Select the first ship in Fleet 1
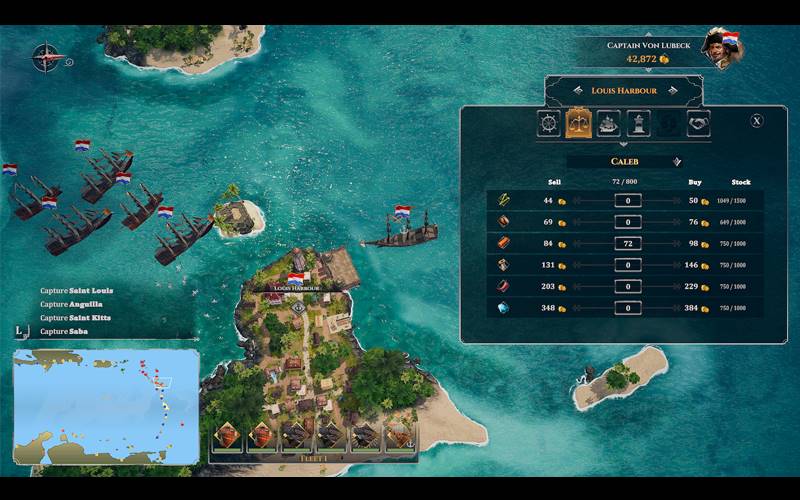Screen dimensions: 800x500 click(229, 435)
